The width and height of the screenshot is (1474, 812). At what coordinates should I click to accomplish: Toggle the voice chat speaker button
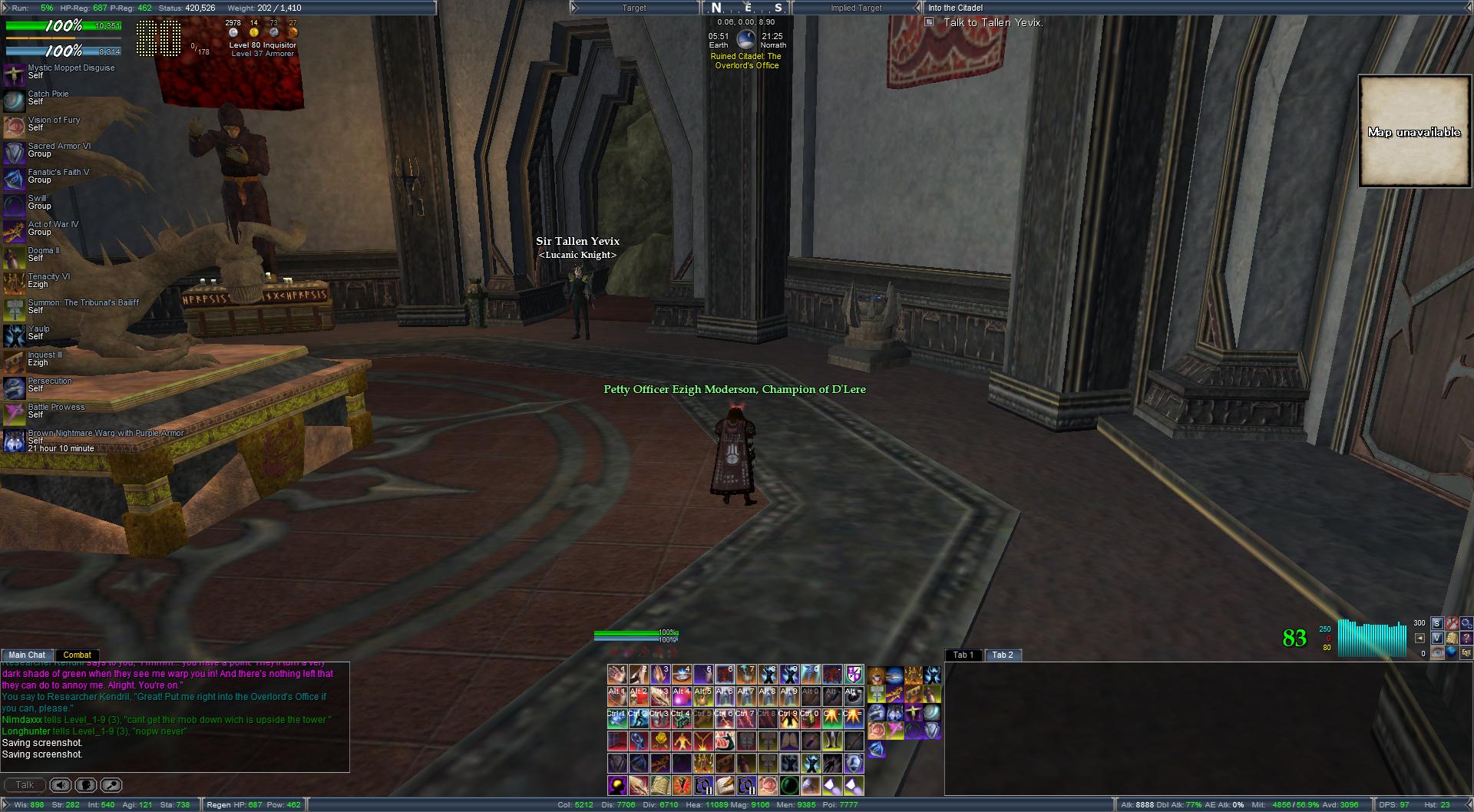tap(61, 785)
